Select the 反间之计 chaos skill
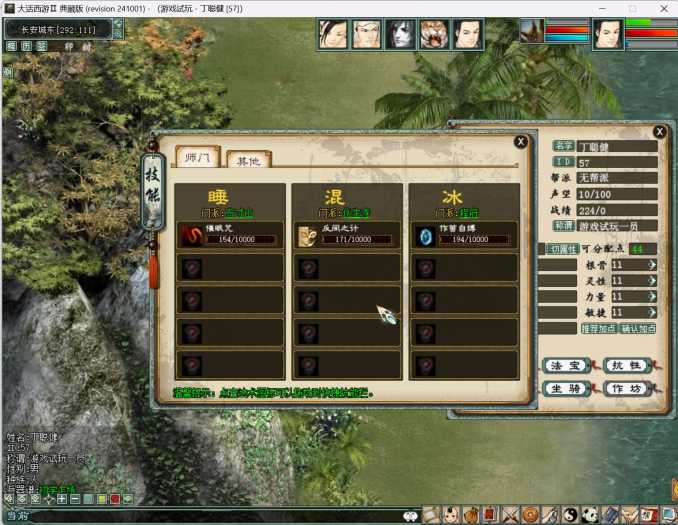This screenshot has width=678, height=525. [347, 234]
